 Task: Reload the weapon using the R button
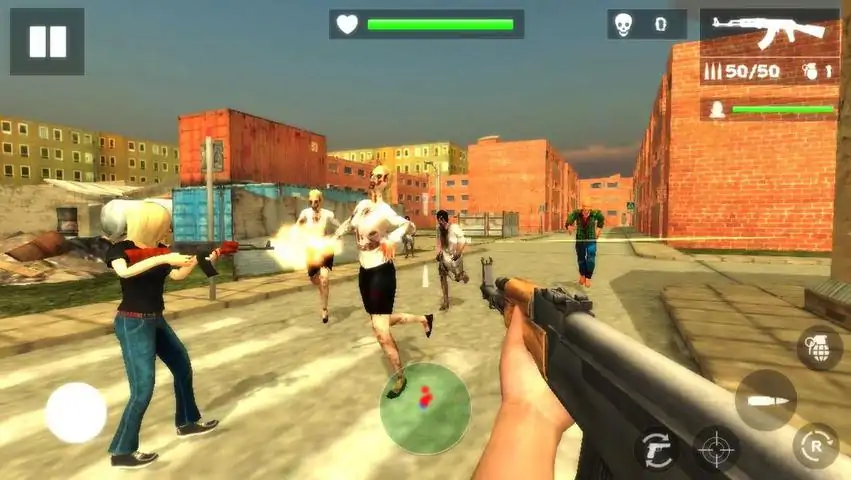point(815,446)
